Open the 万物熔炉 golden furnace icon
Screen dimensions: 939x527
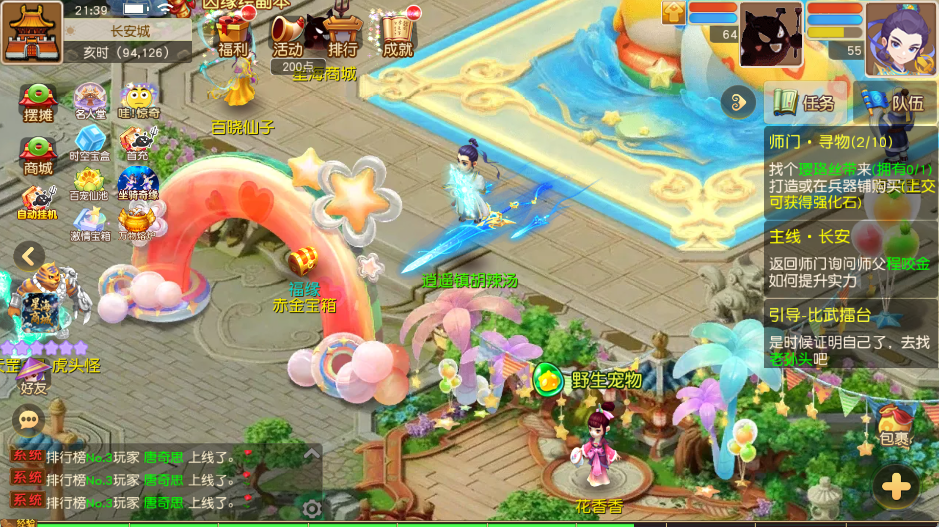pyautogui.click(x=137, y=222)
